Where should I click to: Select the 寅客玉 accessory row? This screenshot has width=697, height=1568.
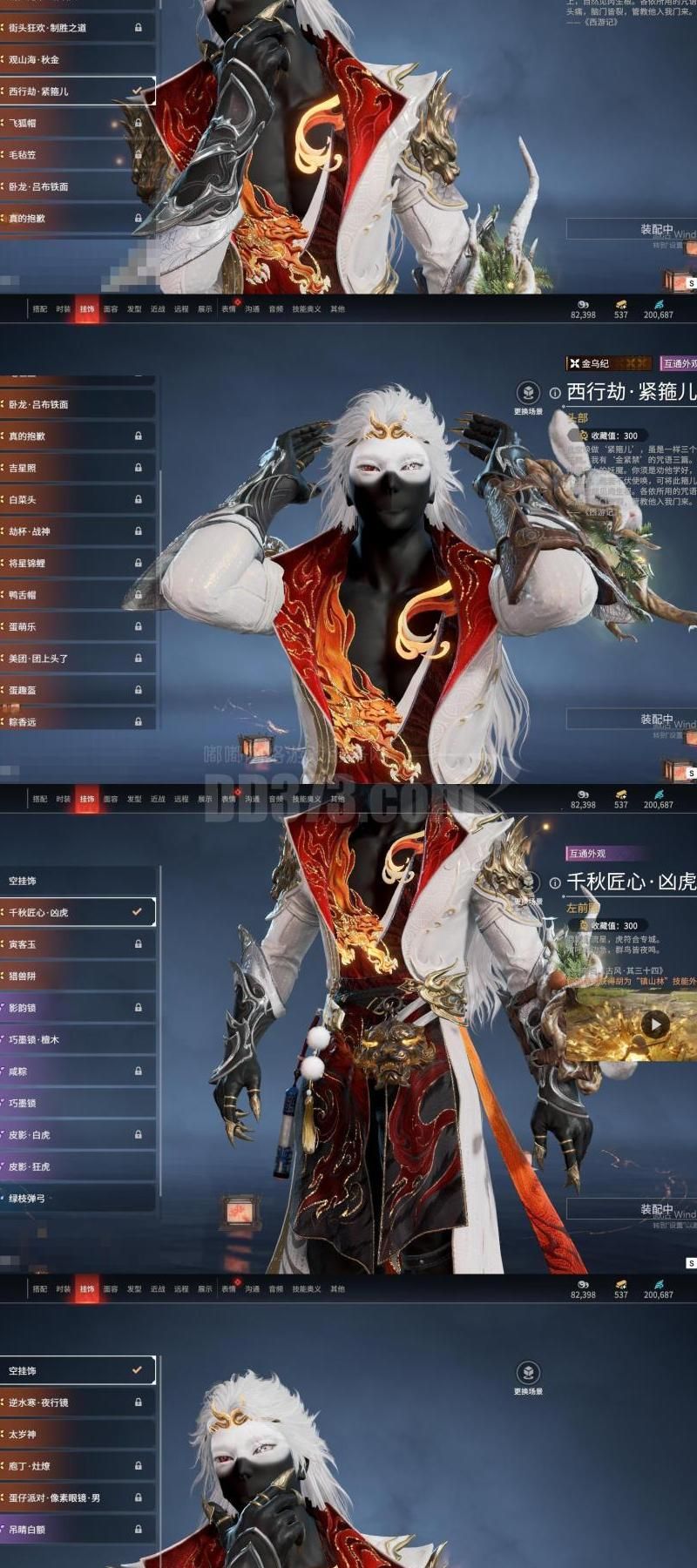pos(77,944)
